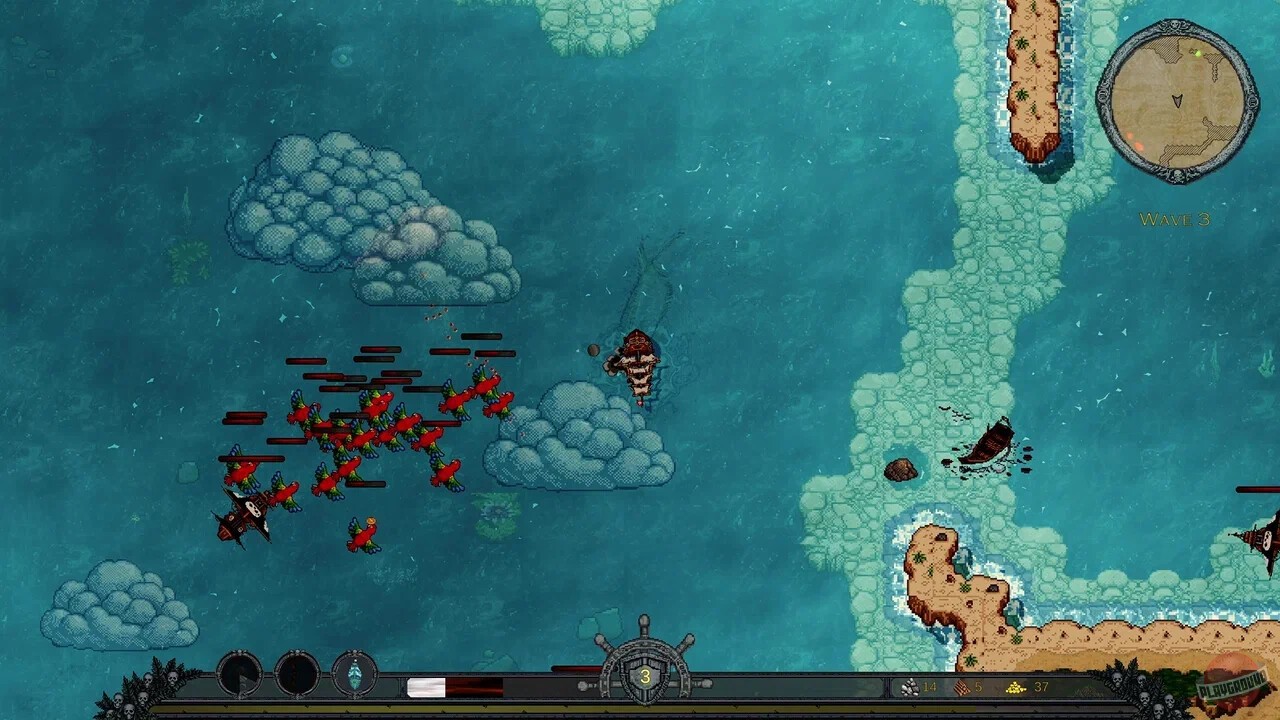Click the wooden planks resource icon showing 5
Viewport: 1280px width, 720px height.
coord(960,687)
